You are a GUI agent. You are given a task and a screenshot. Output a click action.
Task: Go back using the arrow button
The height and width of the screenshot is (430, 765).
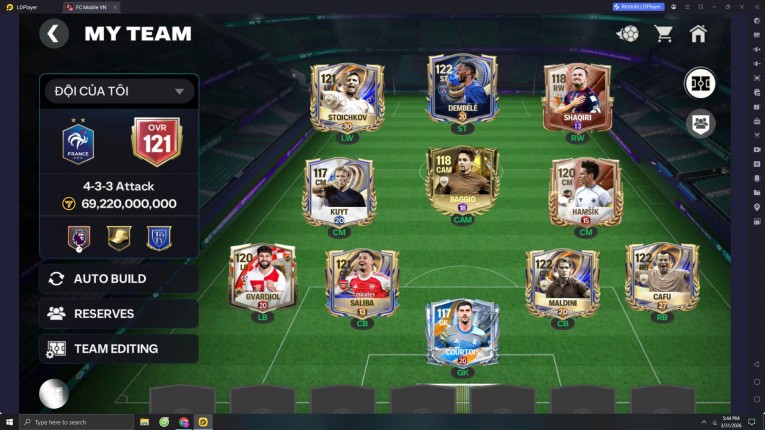pyautogui.click(x=54, y=34)
